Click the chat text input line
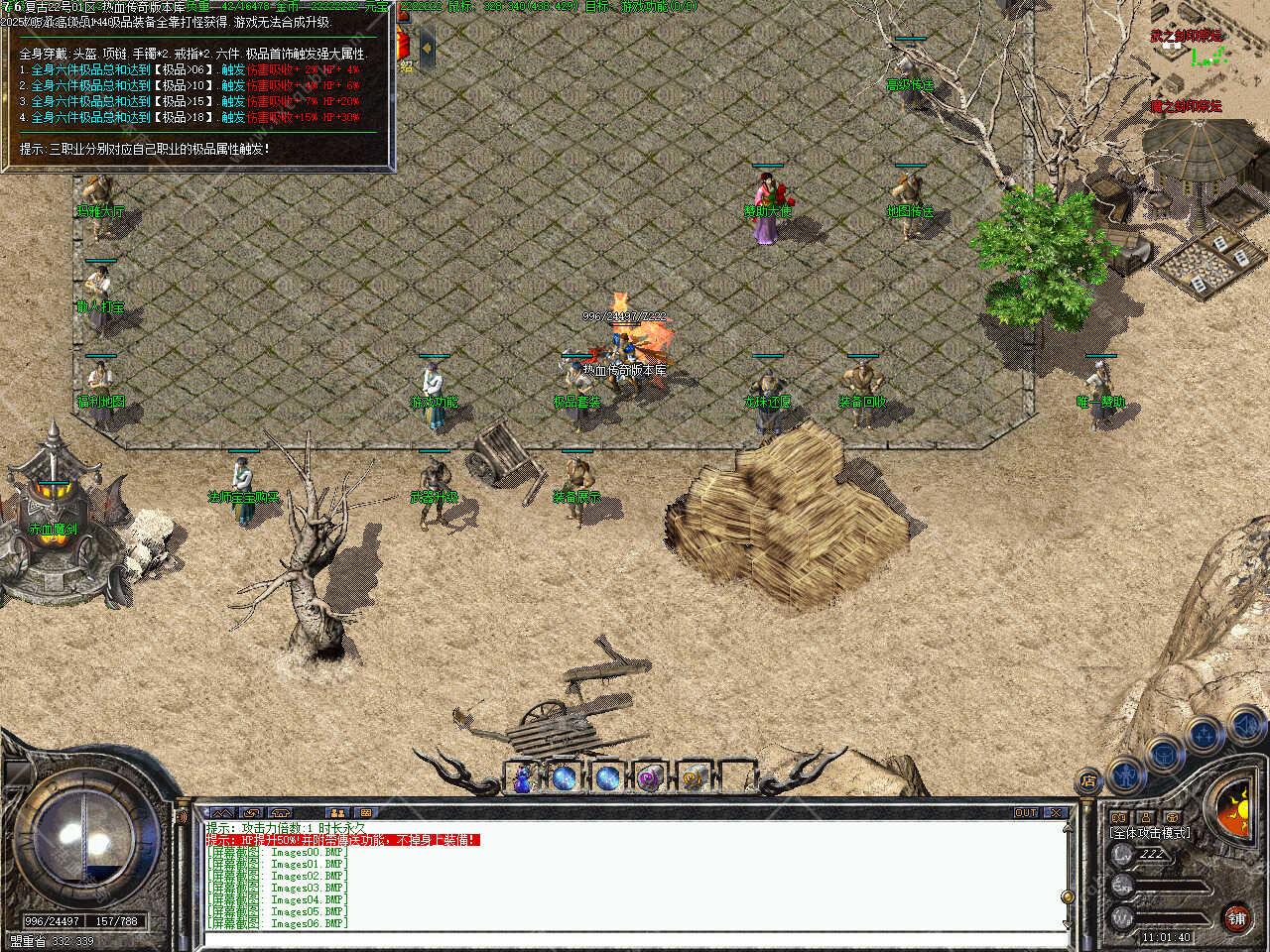 (635, 937)
